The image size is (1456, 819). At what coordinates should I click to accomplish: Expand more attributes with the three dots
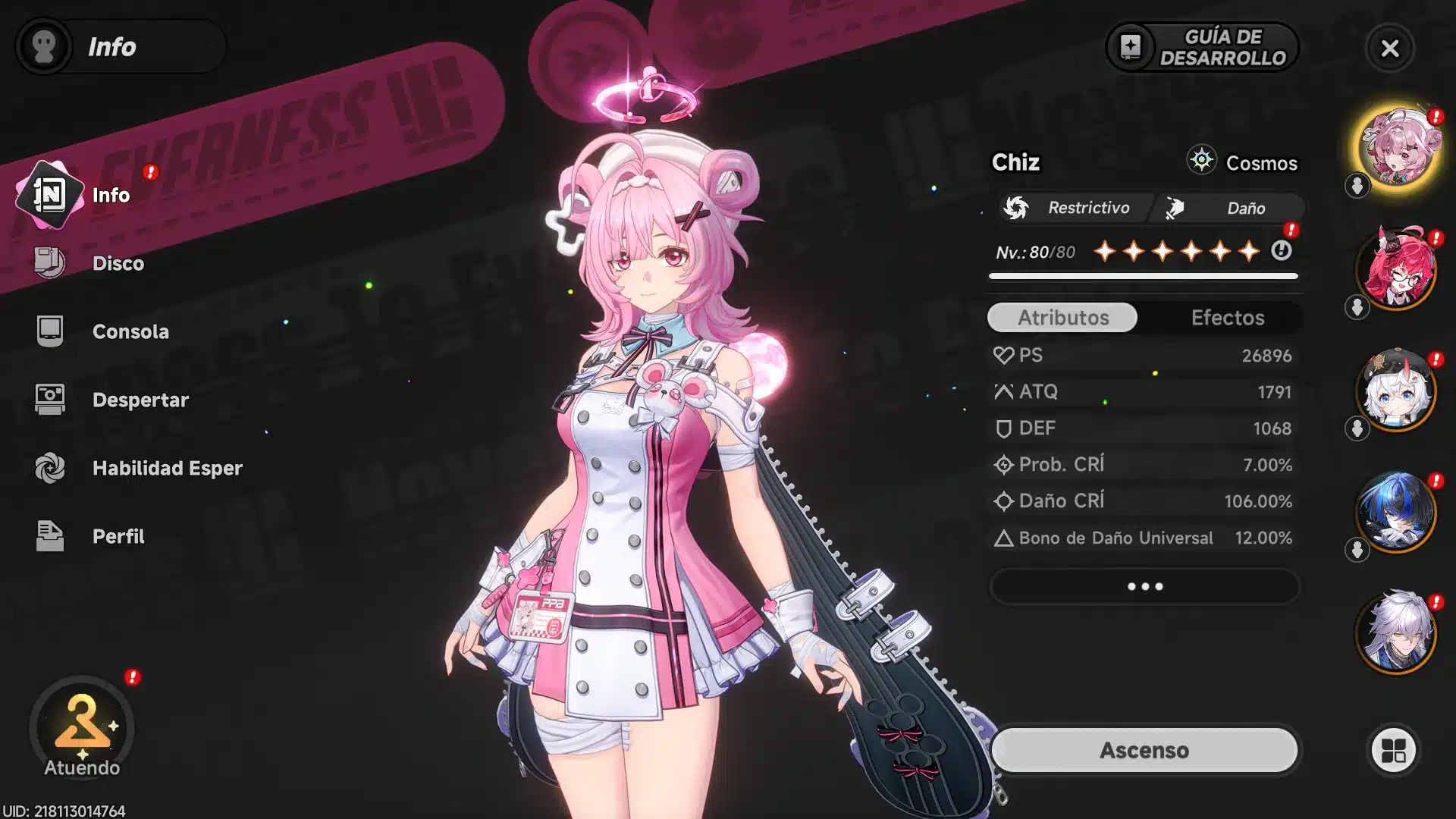[1144, 586]
